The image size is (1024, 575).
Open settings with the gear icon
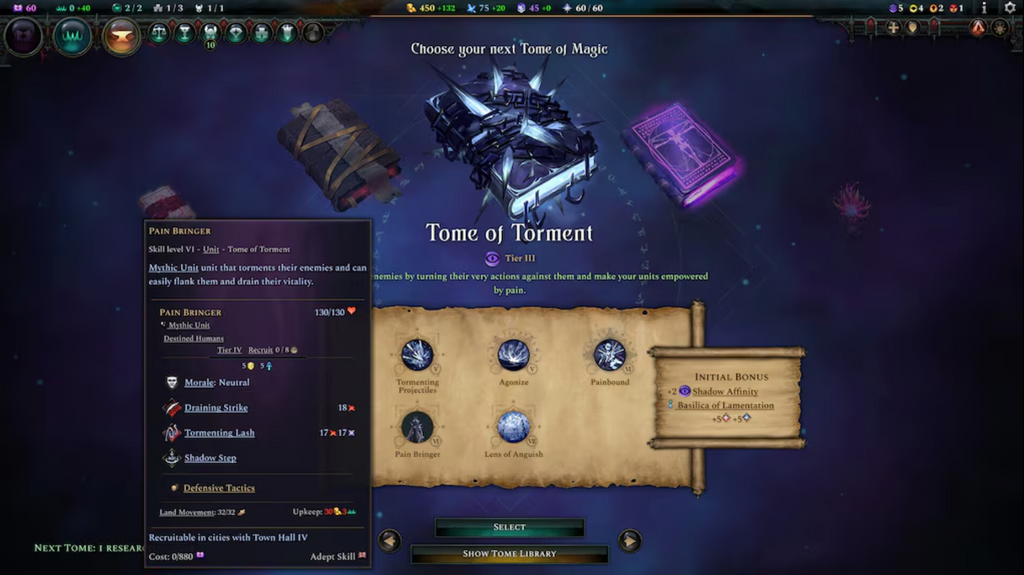click(x=1010, y=8)
